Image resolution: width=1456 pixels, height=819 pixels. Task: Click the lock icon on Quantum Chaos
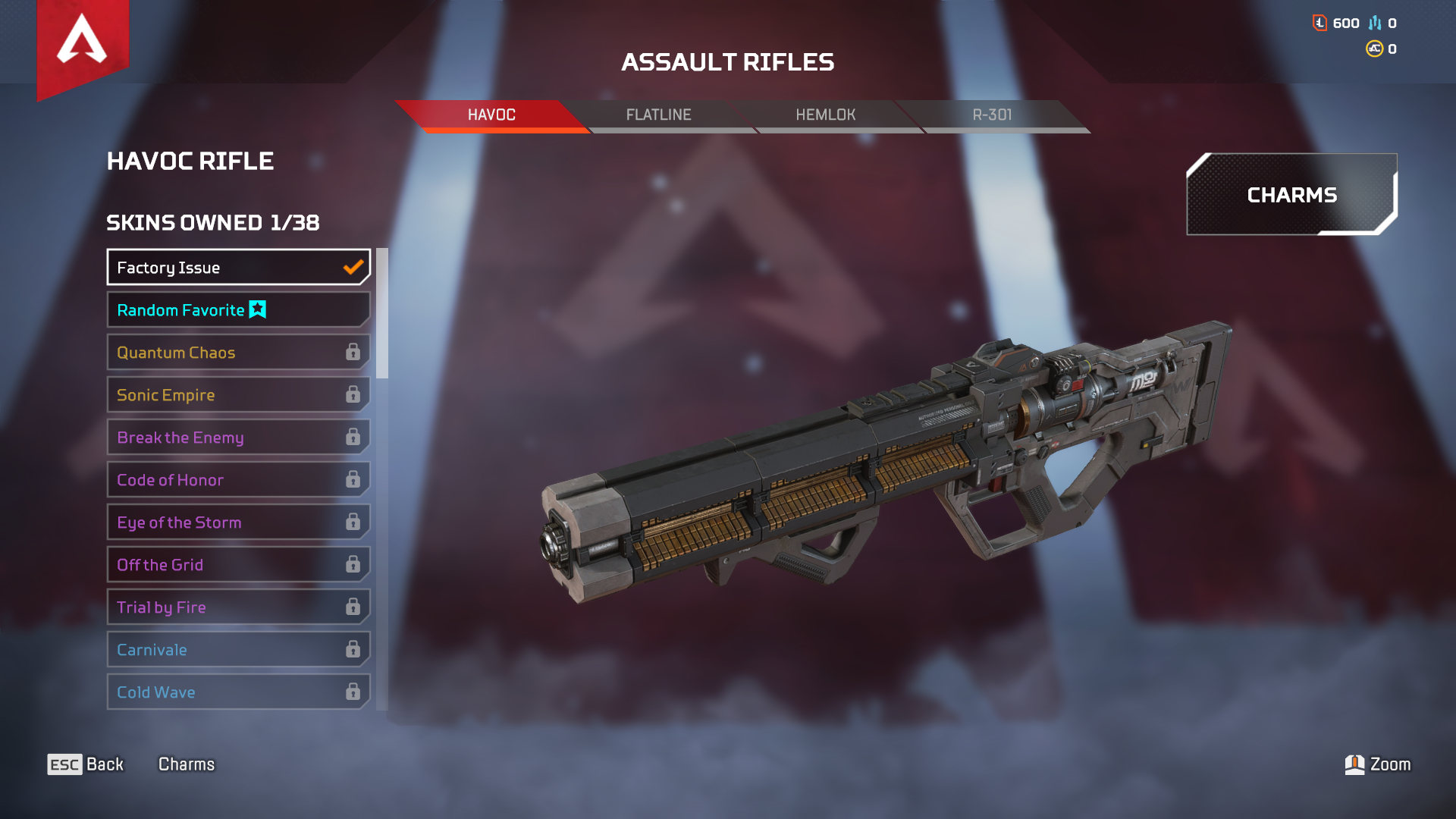point(352,352)
